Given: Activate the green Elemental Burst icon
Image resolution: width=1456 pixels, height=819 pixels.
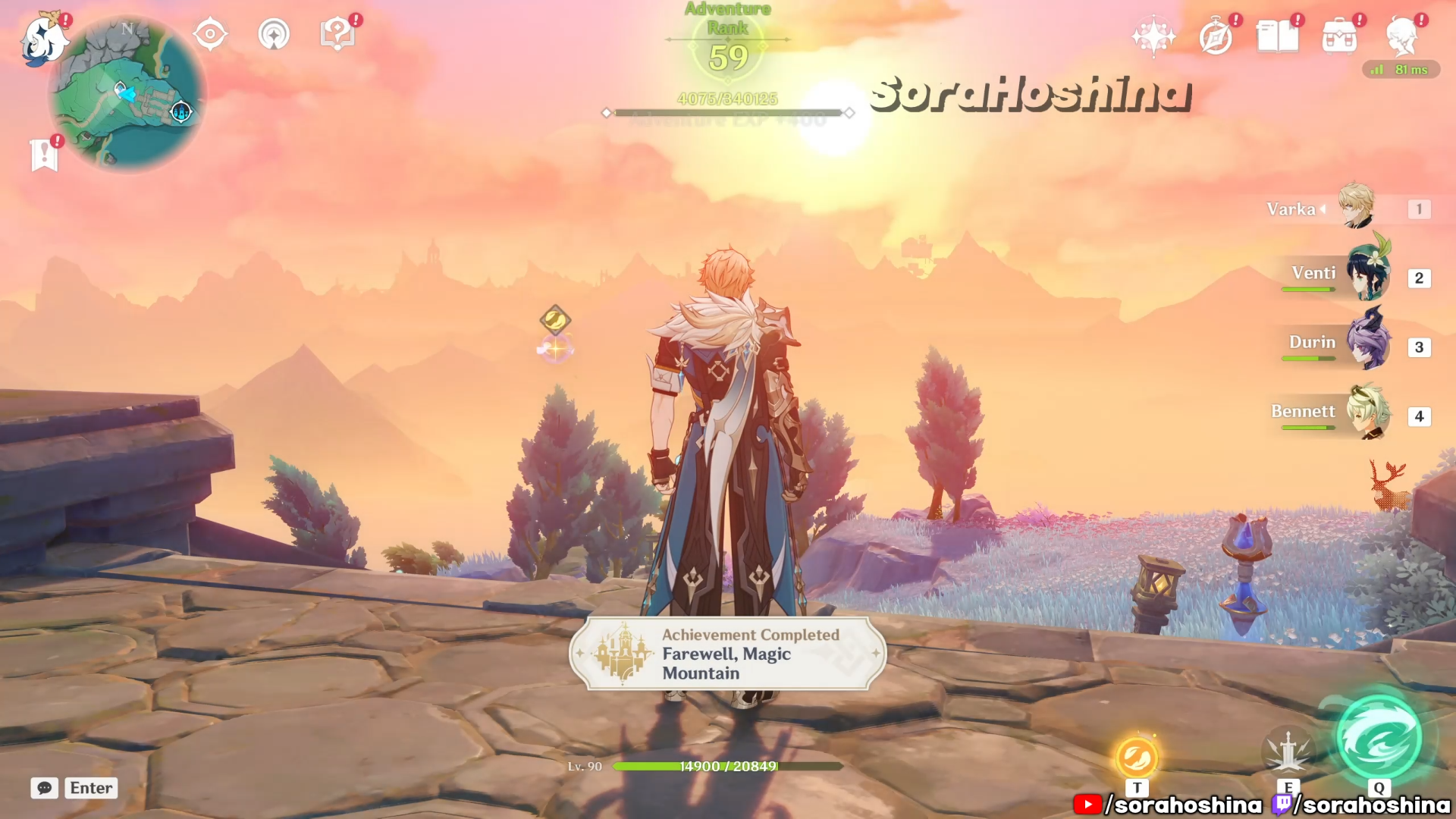Looking at the screenshot, I should (x=1379, y=739).
